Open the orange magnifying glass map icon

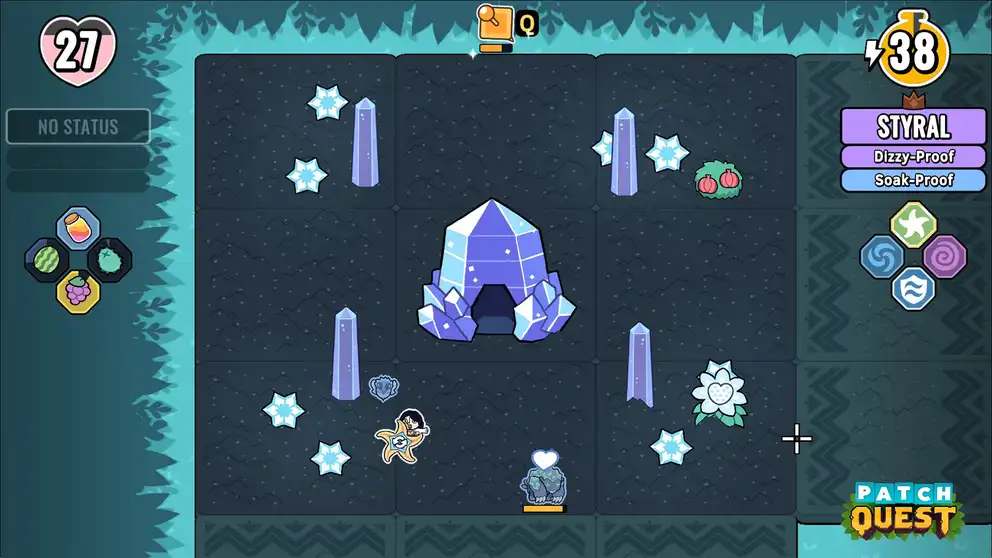point(494,23)
